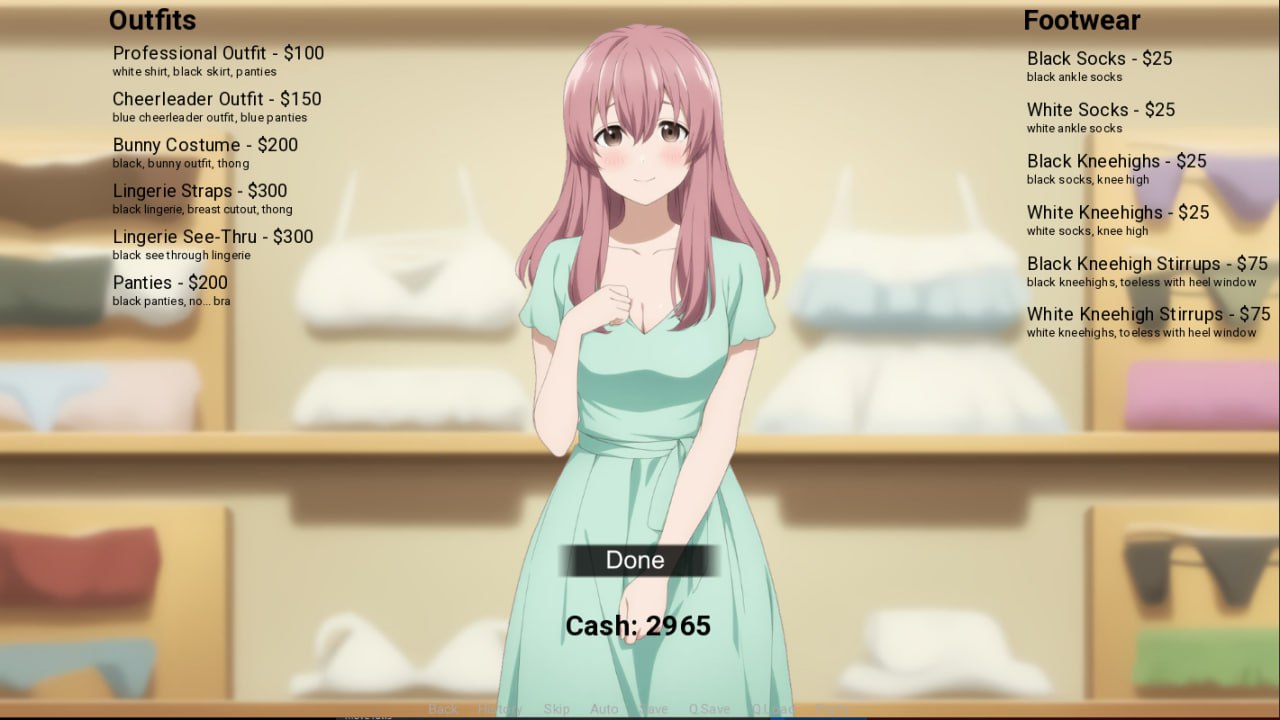Open the History screen
This screenshot has width=1280, height=720.
(x=500, y=708)
